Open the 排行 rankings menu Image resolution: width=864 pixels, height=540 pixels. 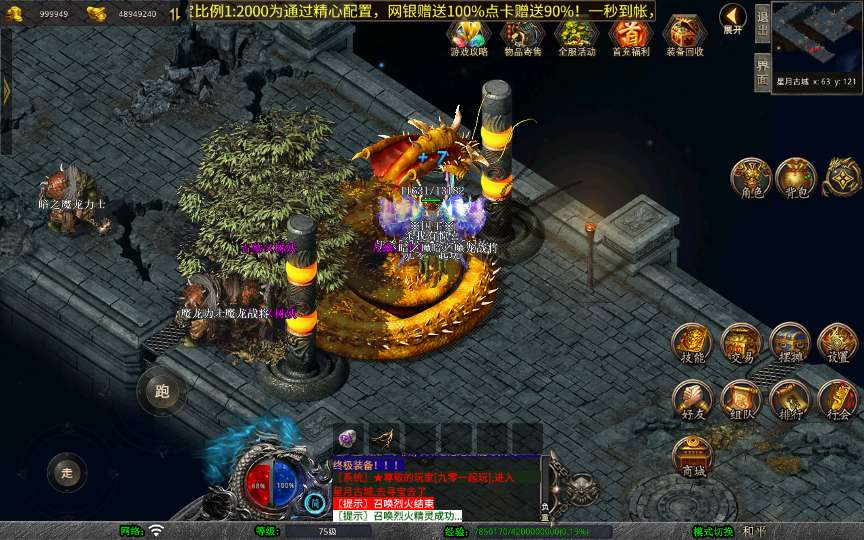click(789, 399)
